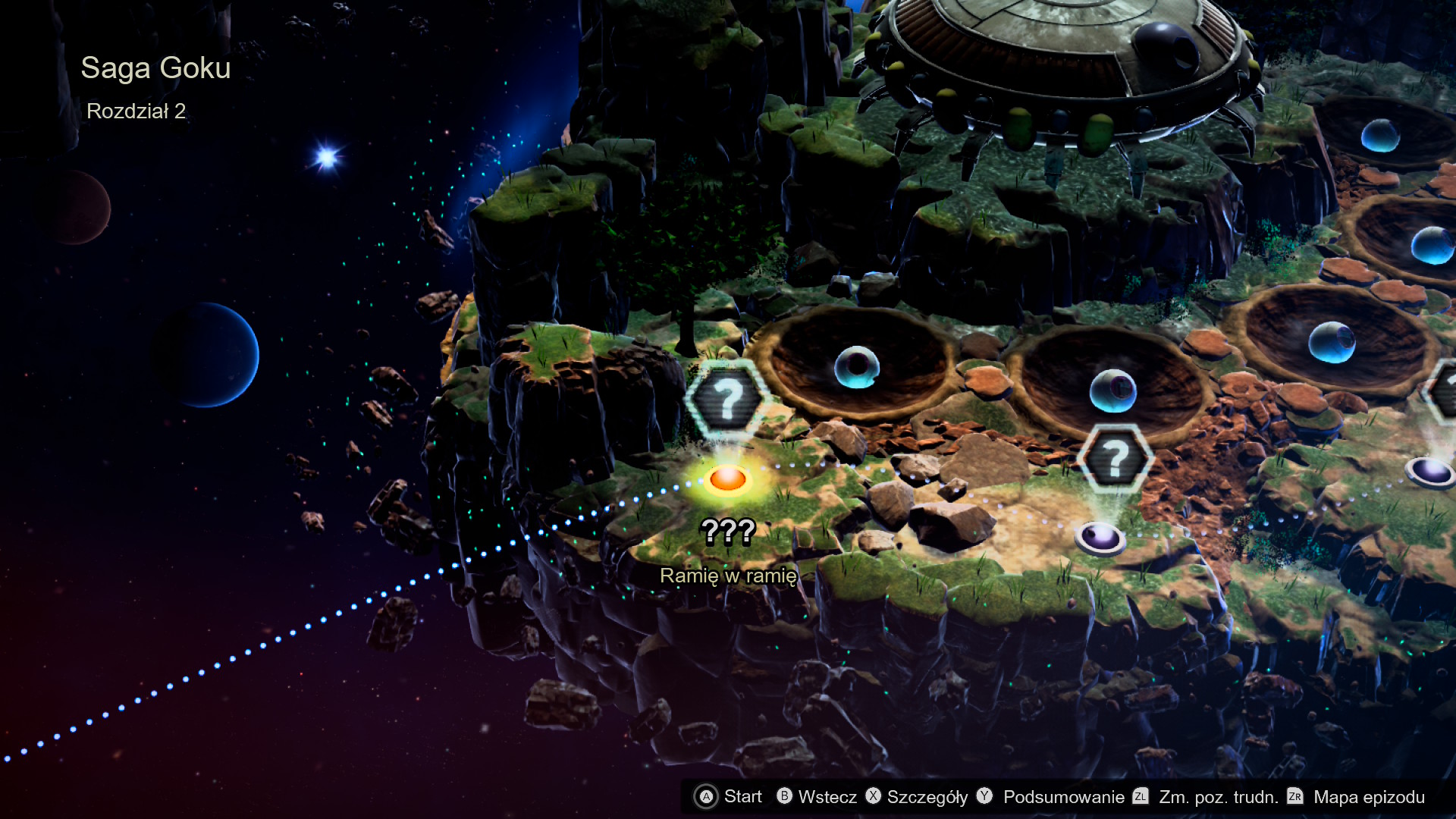Choose the purple episode node on the sandy path
The width and height of the screenshot is (1456, 819).
[x=1100, y=537]
